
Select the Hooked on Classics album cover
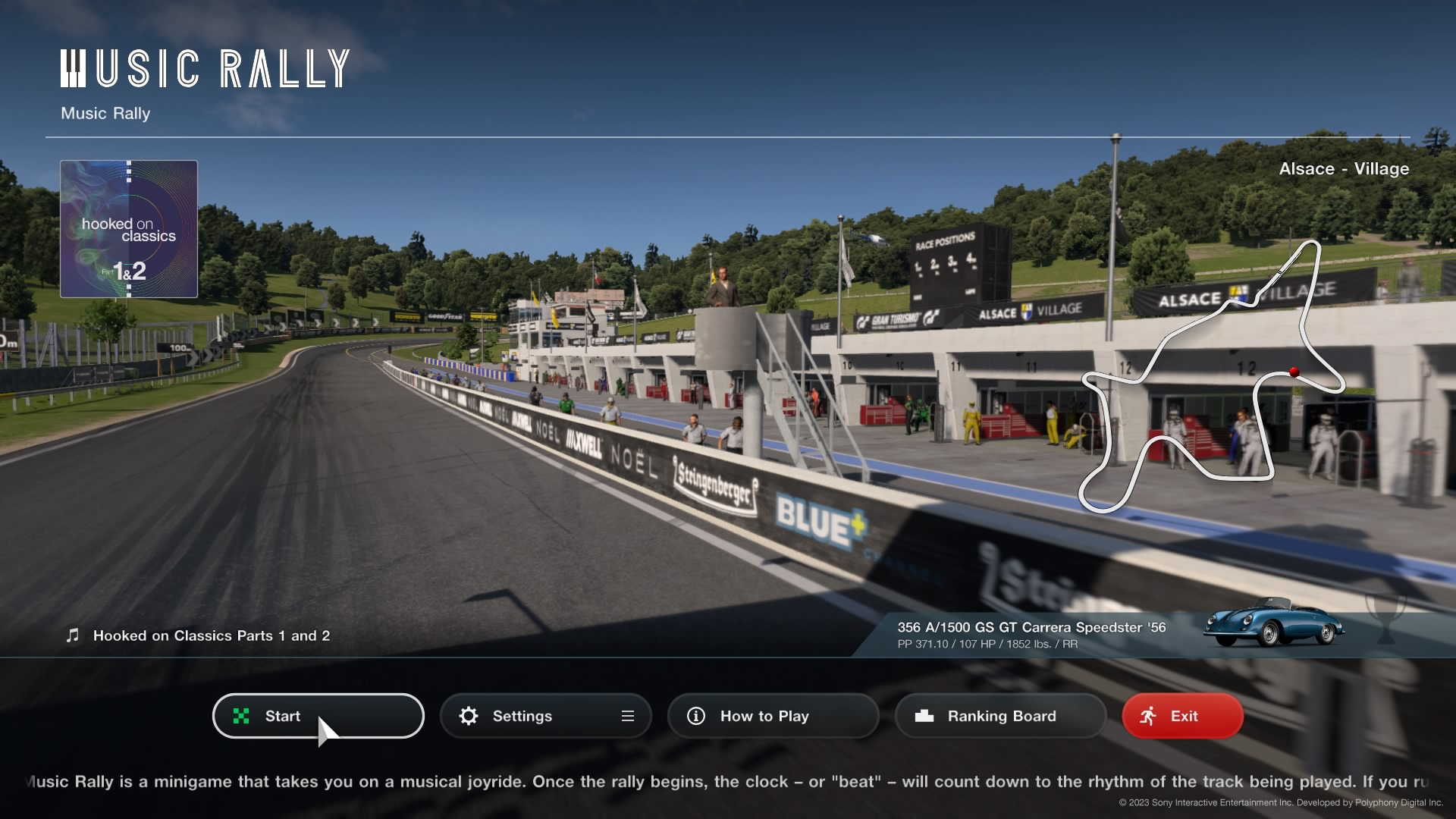click(129, 229)
